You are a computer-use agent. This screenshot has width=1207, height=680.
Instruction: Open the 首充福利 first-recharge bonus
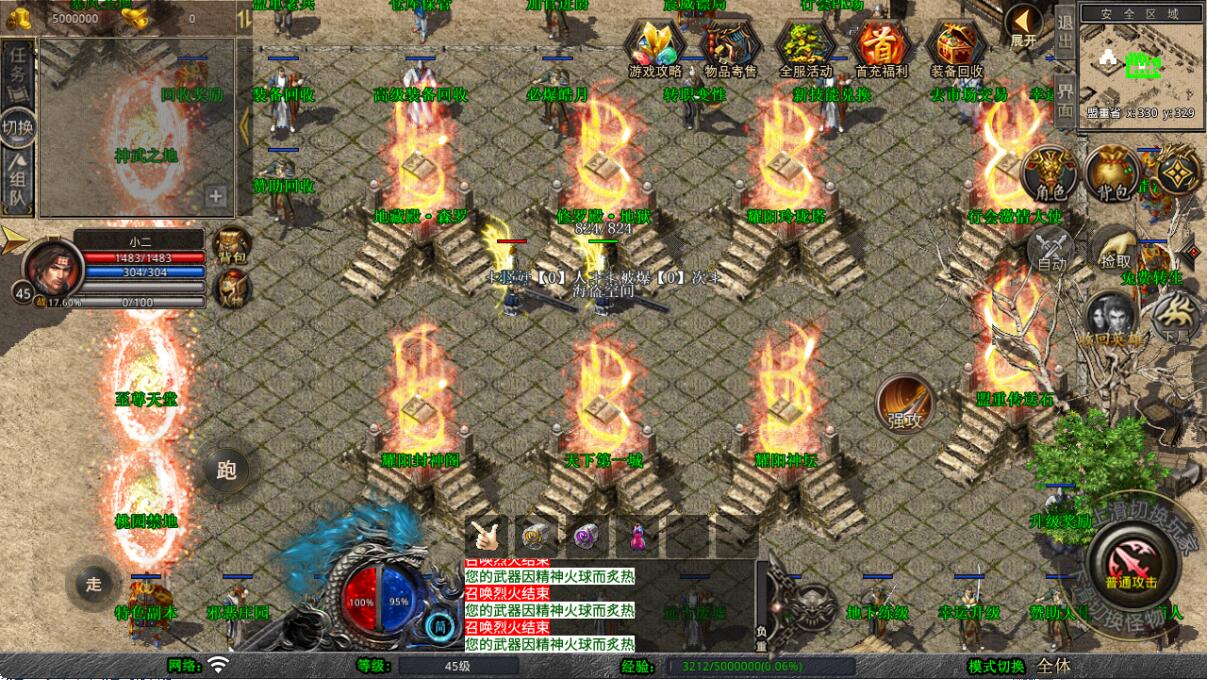[x=881, y=48]
